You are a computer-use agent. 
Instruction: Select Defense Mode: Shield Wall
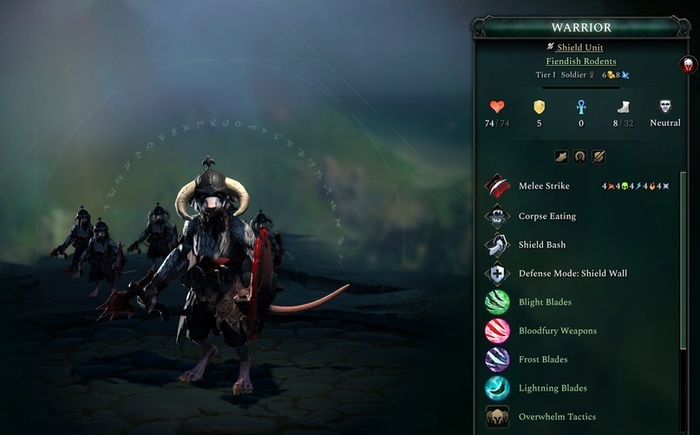pos(572,273)
